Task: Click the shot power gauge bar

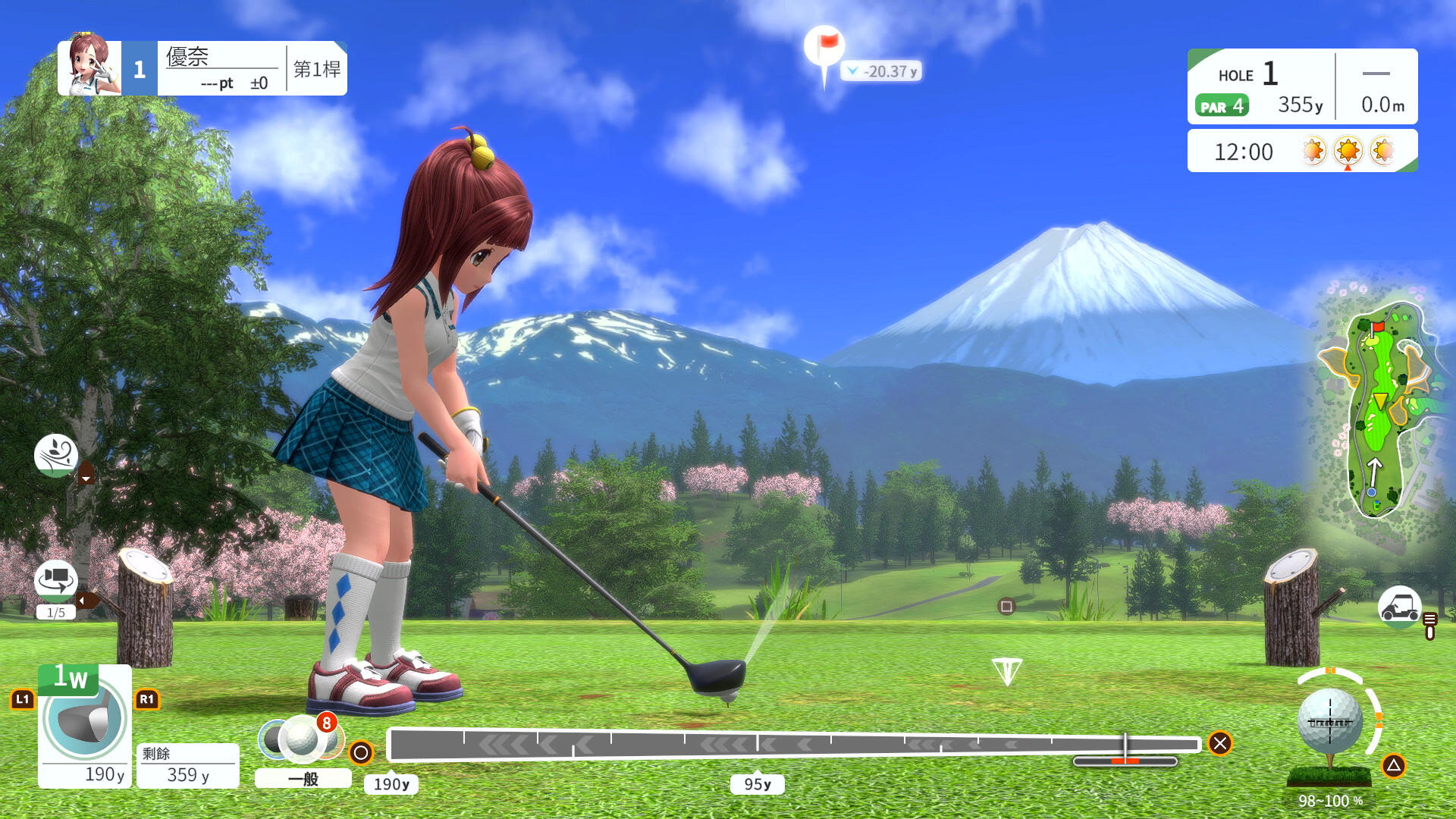Action: pyautogui.click(x=792, y=744)
